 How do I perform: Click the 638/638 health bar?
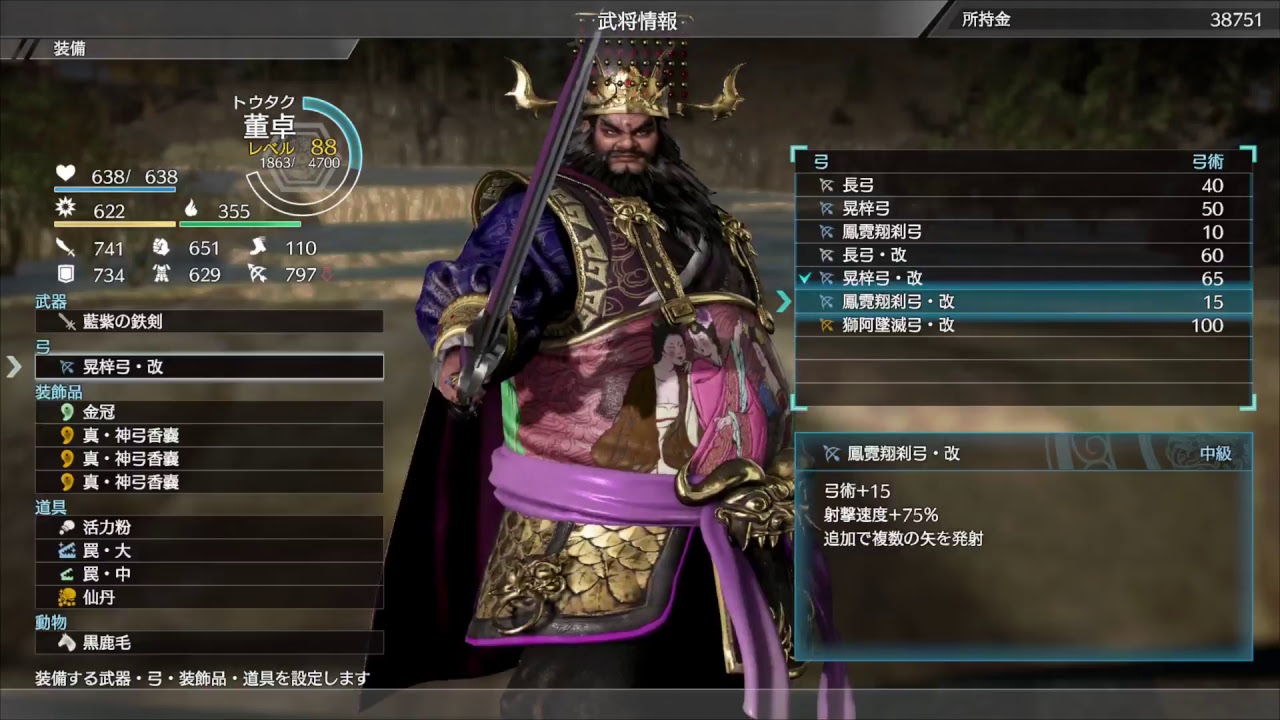115,176
